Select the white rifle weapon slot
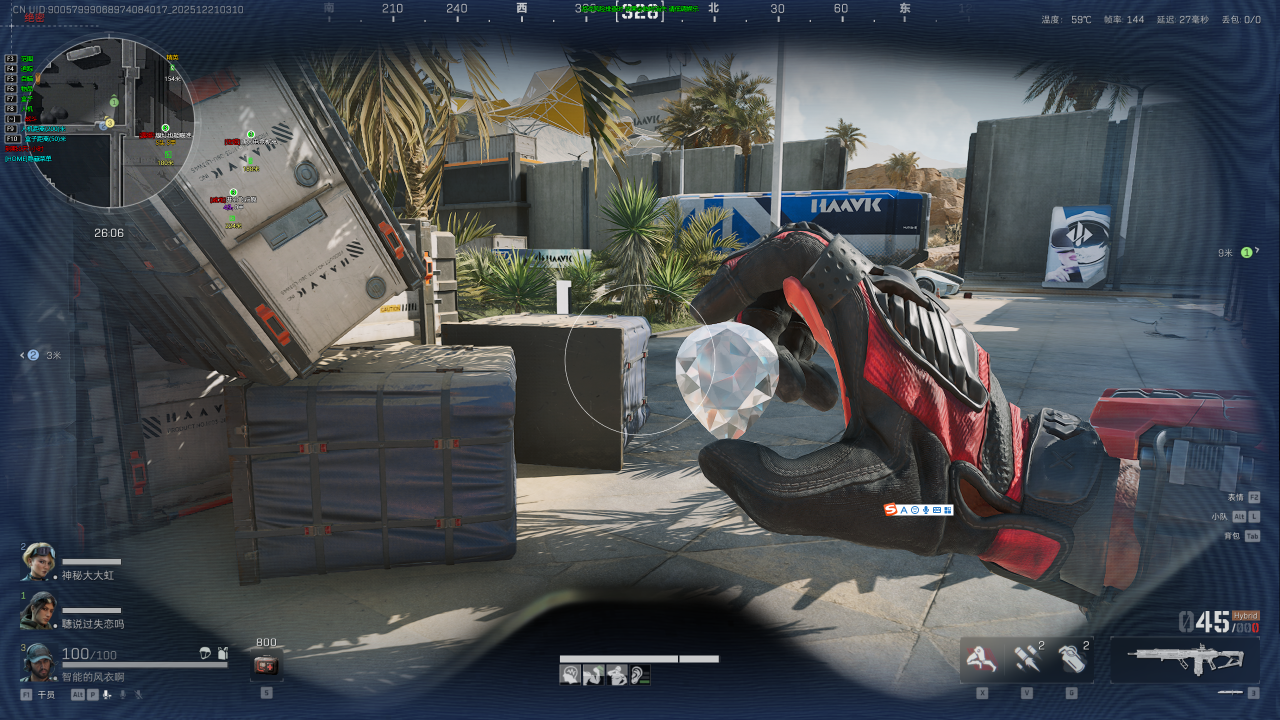Viewport: 1280px width, 720px height. (1185, 659)
